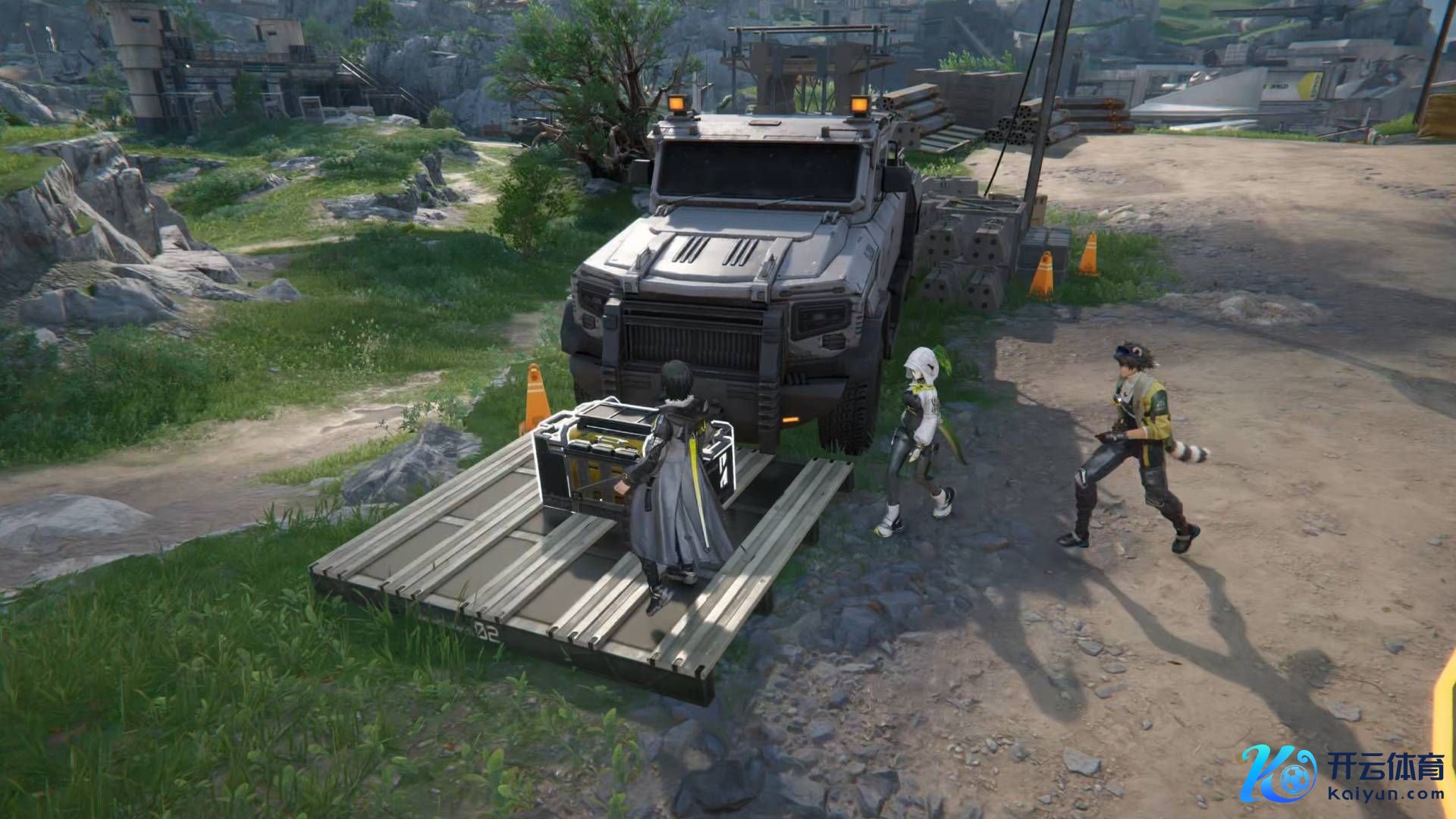Click the kaiyun.com watermark logo

[1343, 773]
